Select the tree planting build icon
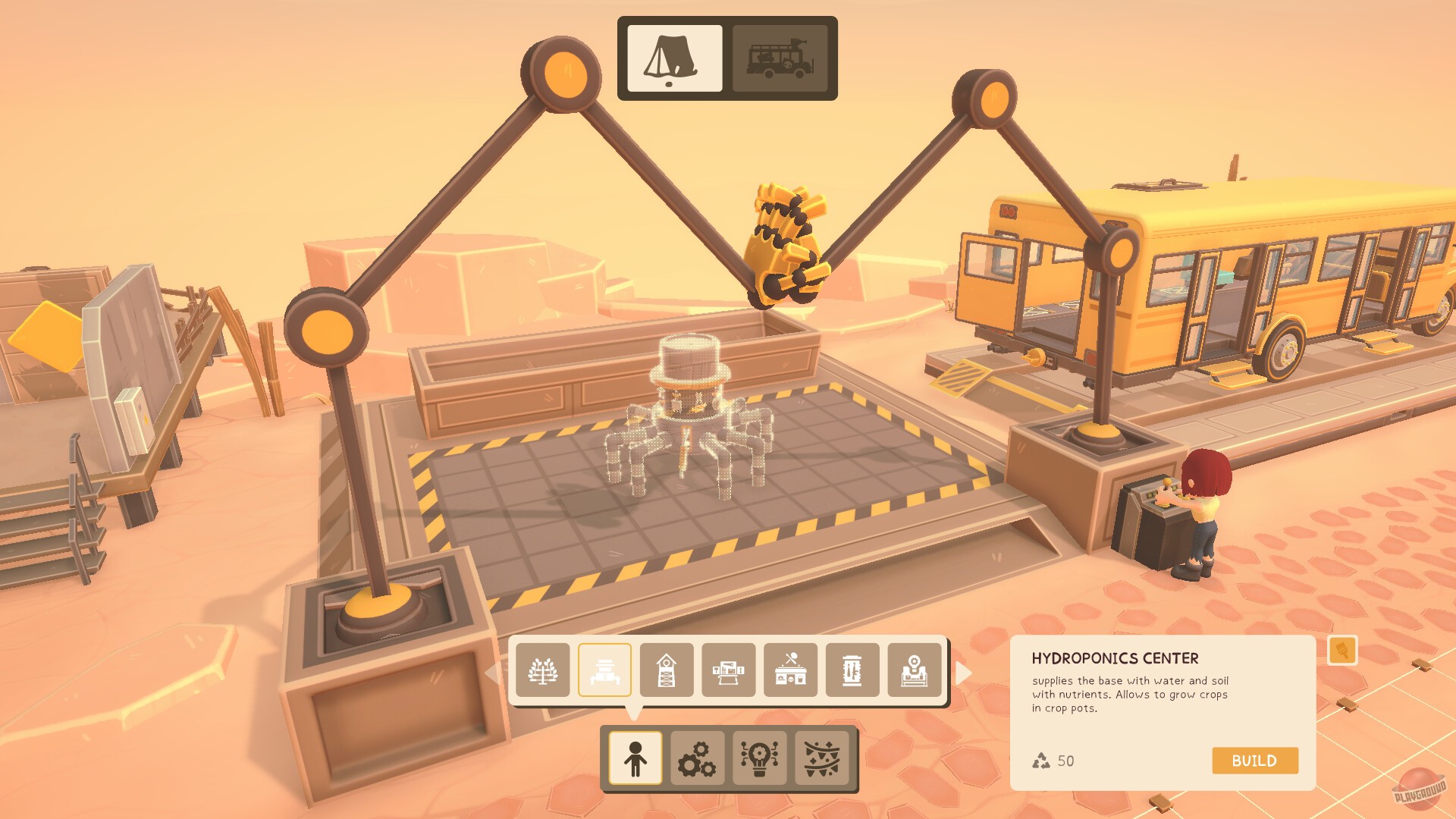Image resolution: width=1456 pixels, height=819 pixels. pyautogui.click(x=542, y=673)
